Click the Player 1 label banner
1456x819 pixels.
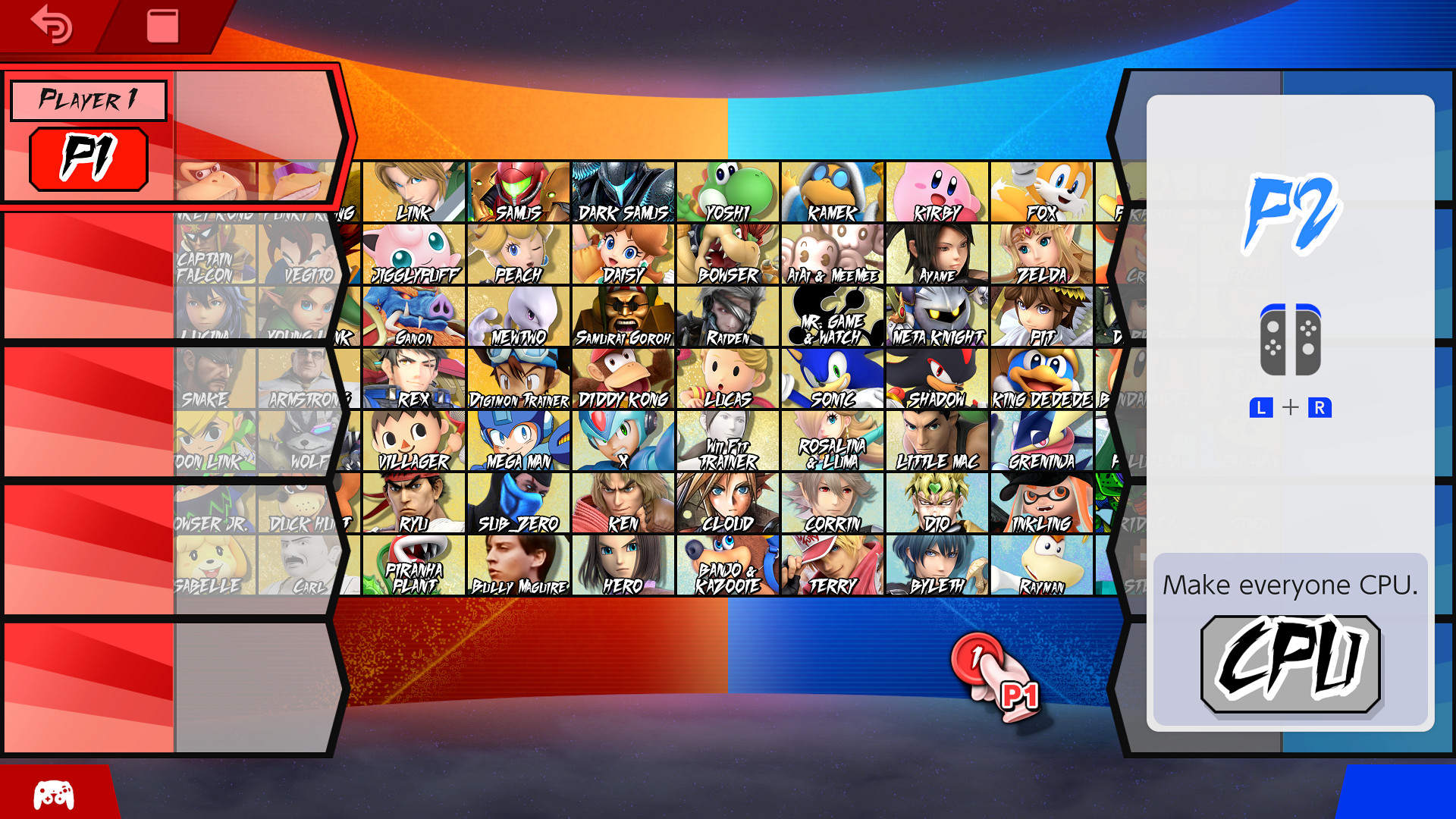88,99
